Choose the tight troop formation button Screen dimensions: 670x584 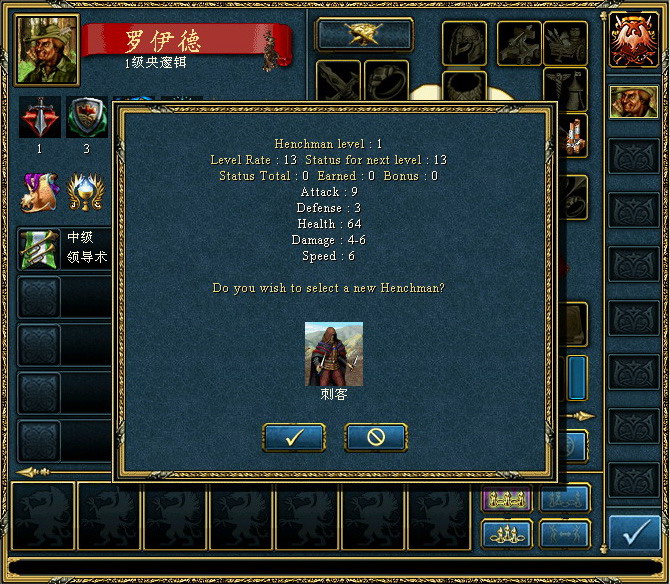[x=507, y=533]
